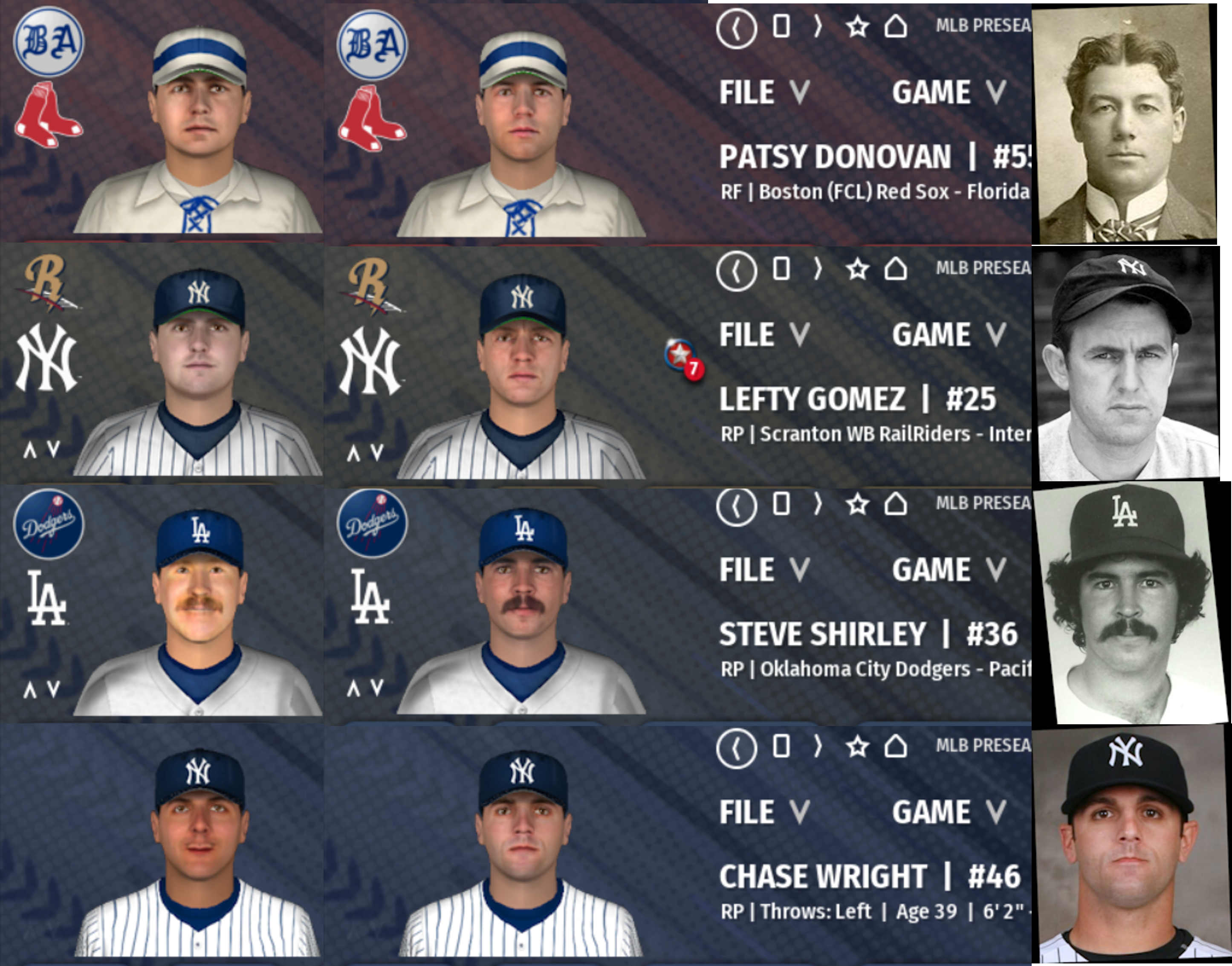1232x966 pixels.
Task: Click the bookmark star above Patsy Donovan
Action: [x=858, y=26]
